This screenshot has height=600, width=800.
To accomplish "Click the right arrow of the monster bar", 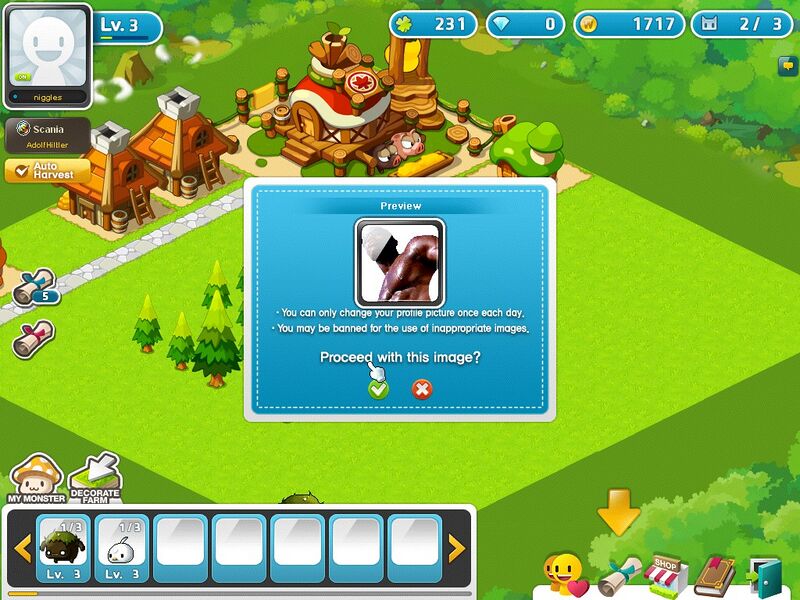I will click(x=456, y=548).
